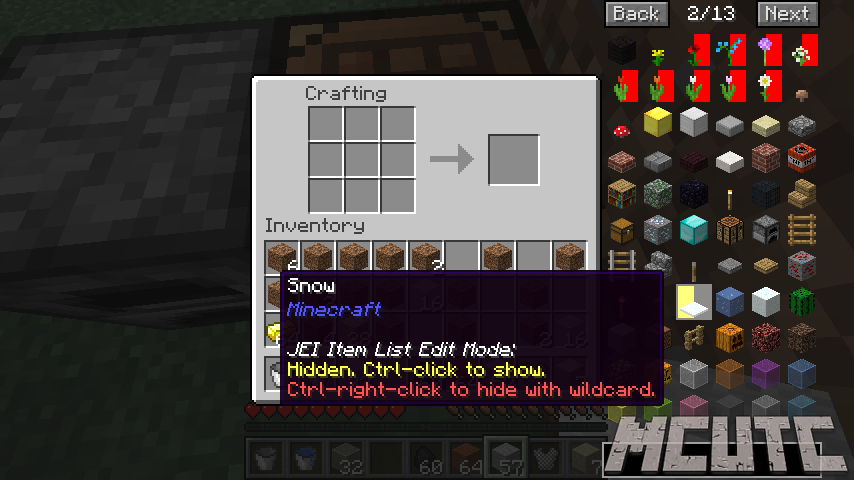Select the redstone ore block in the item list
Screen dimensions: 854x480
coord(800,265)
